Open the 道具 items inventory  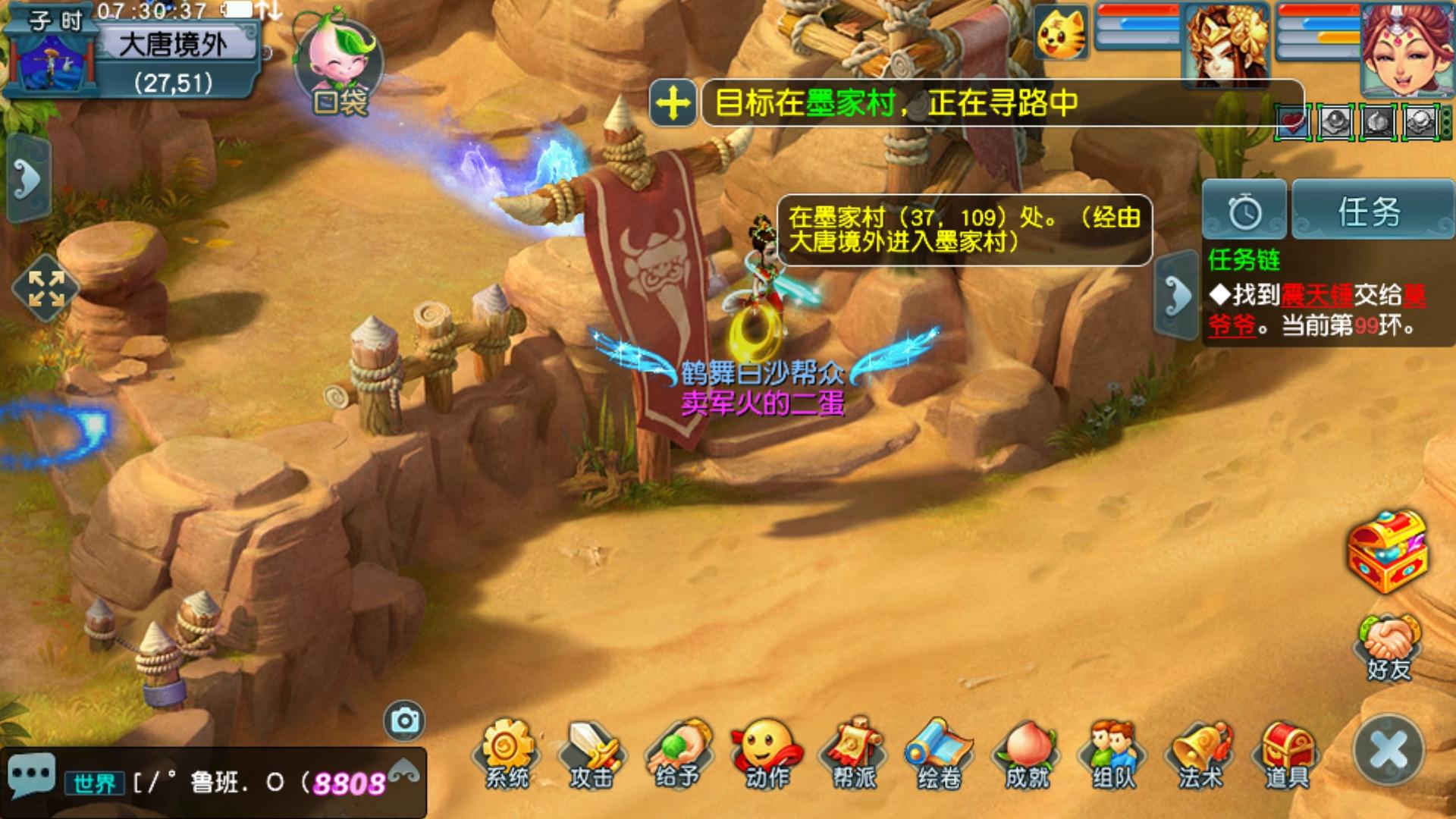[1287, 752]
